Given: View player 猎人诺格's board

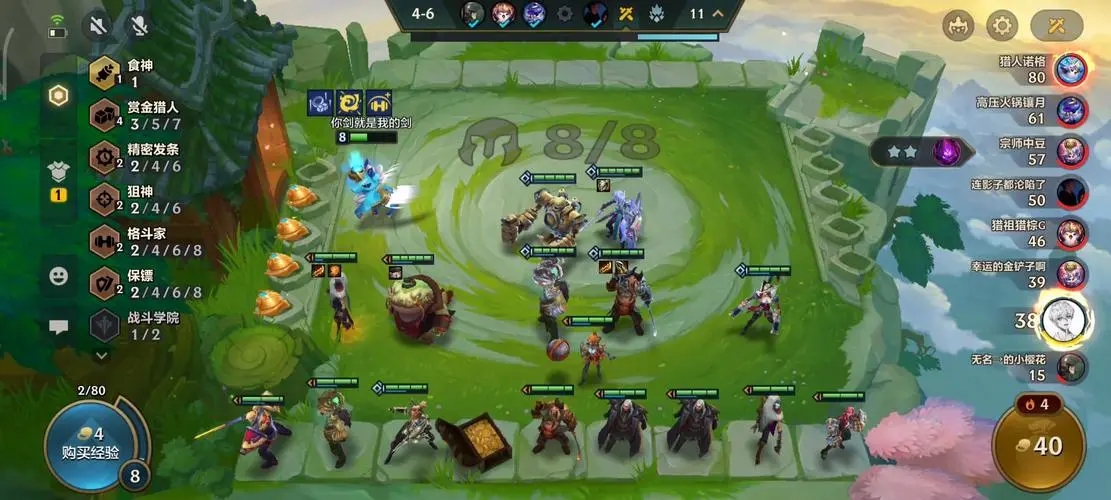Looking at the screenshot, I should pos(1071,69).
